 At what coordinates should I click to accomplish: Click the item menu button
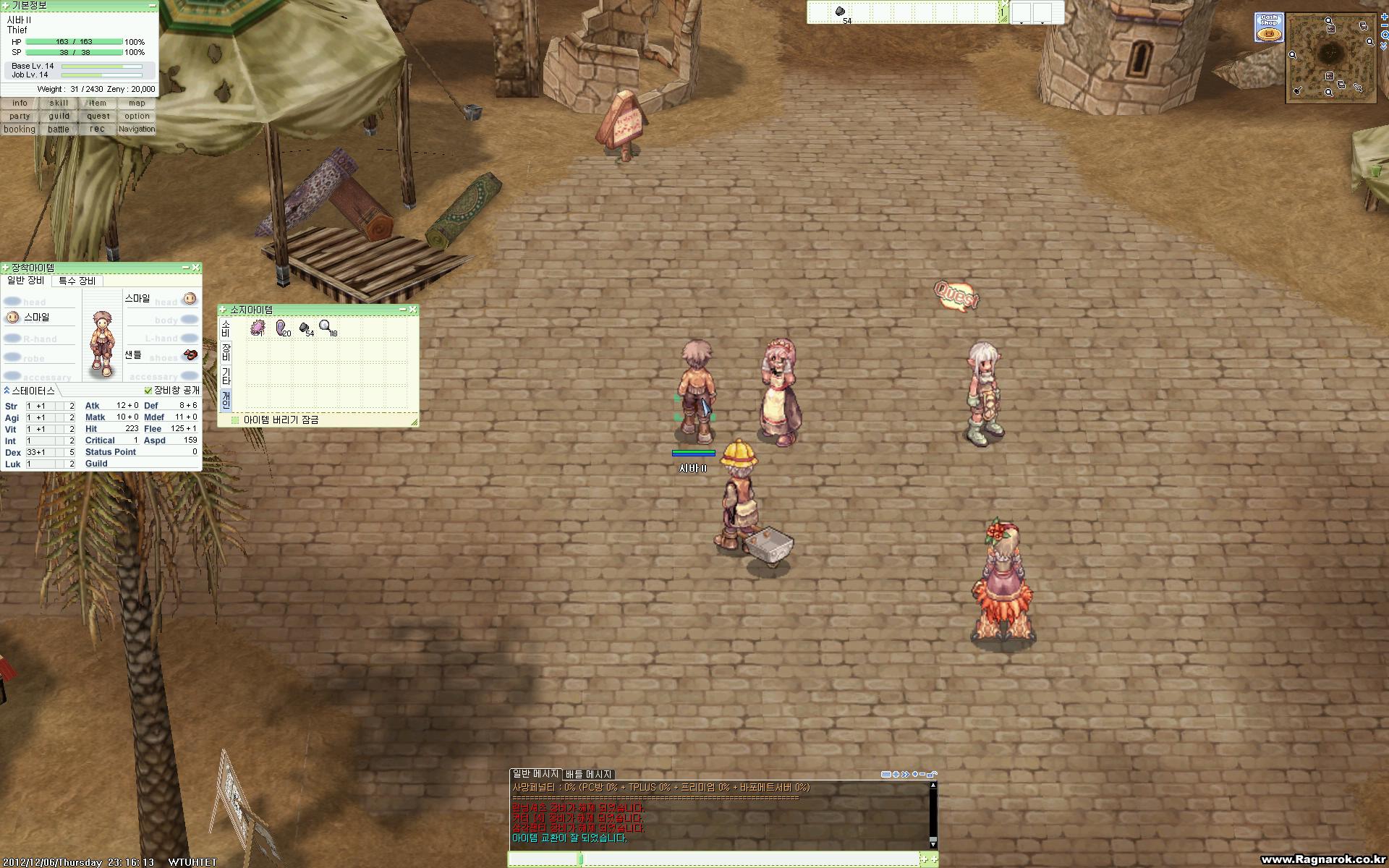coord(98,103)
